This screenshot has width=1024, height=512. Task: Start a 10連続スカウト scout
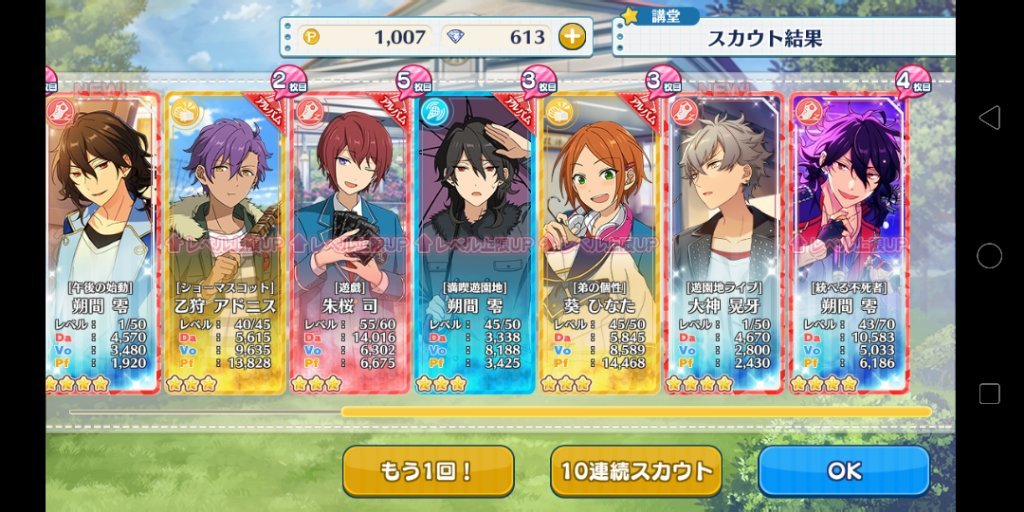tap(636, 471)
